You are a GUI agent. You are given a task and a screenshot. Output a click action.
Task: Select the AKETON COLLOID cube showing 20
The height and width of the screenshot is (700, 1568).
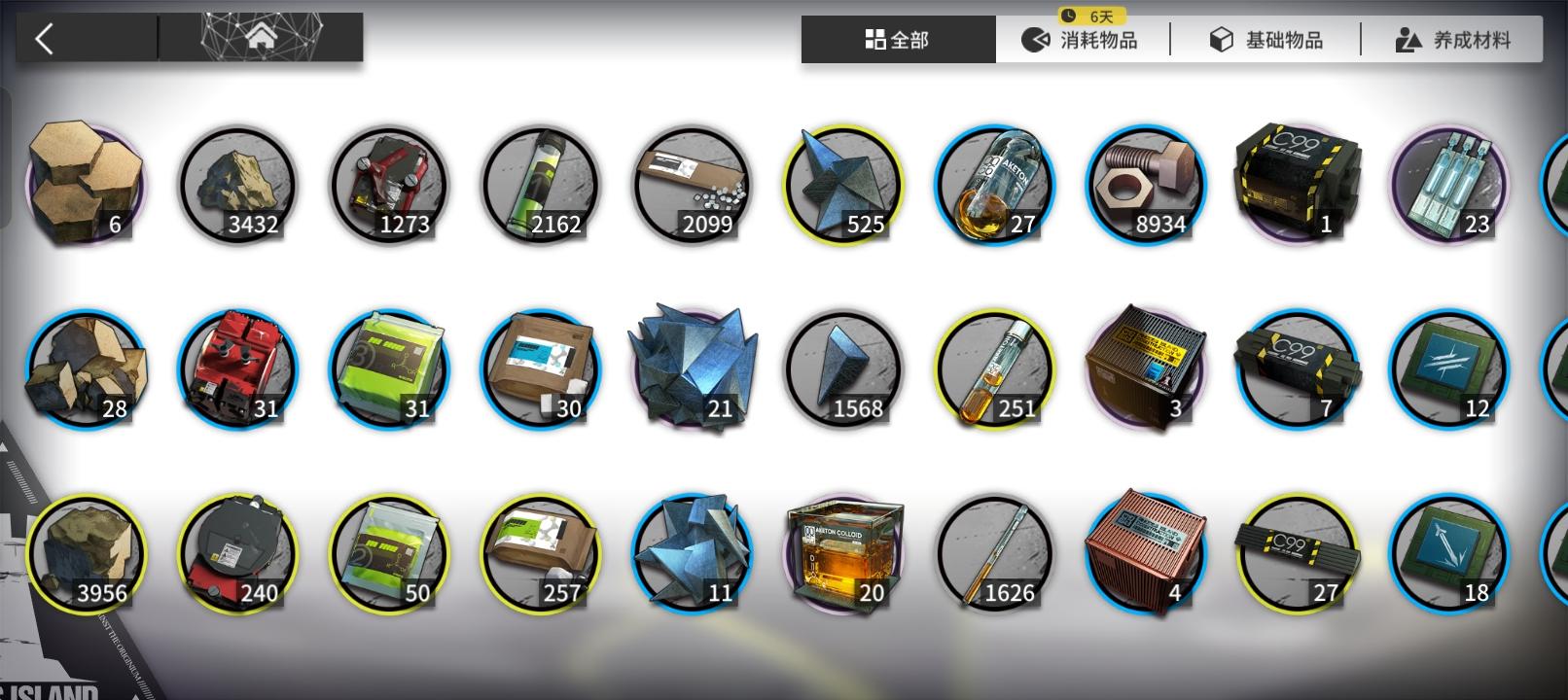pos(842,552)
